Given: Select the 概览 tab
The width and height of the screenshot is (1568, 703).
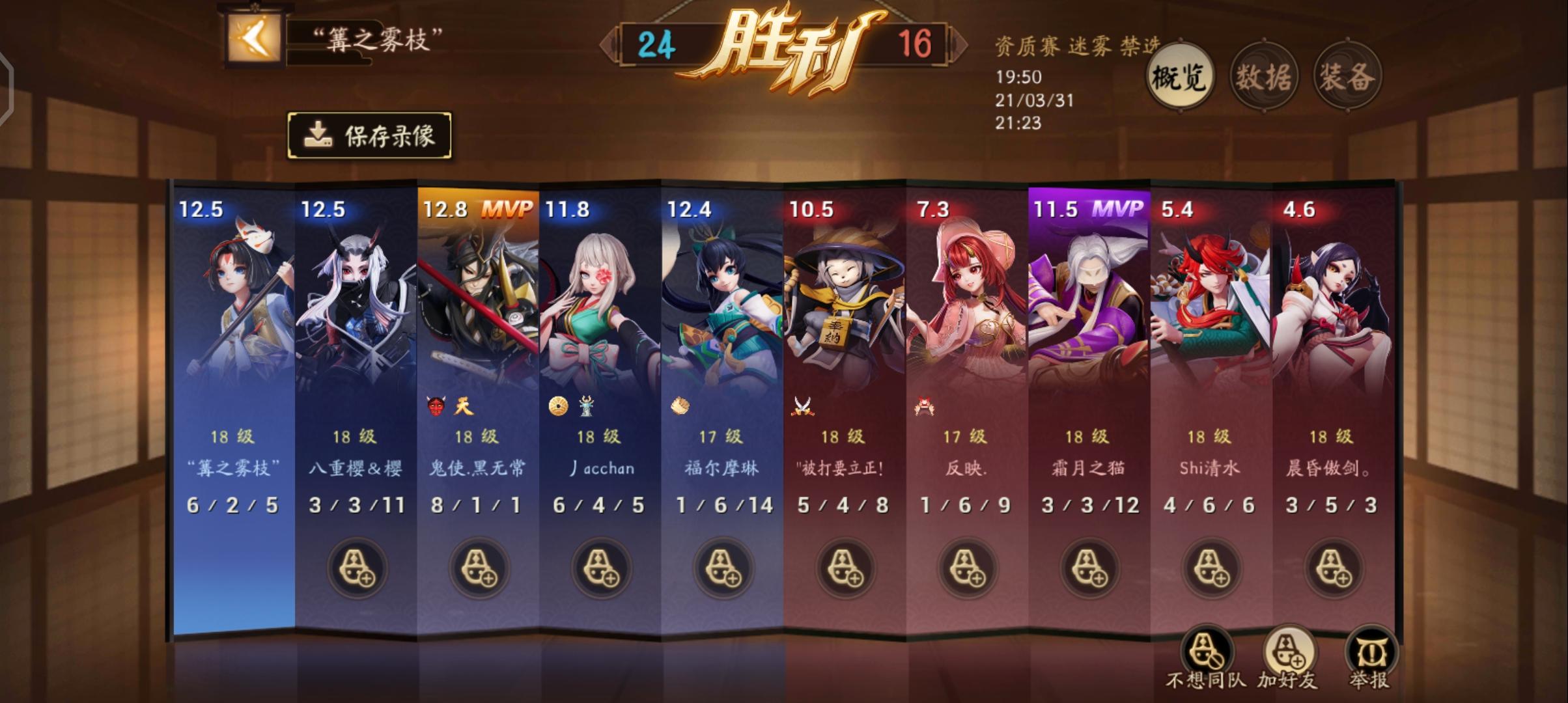Looking at the screenshot, I should click(x=1179, y=76).
